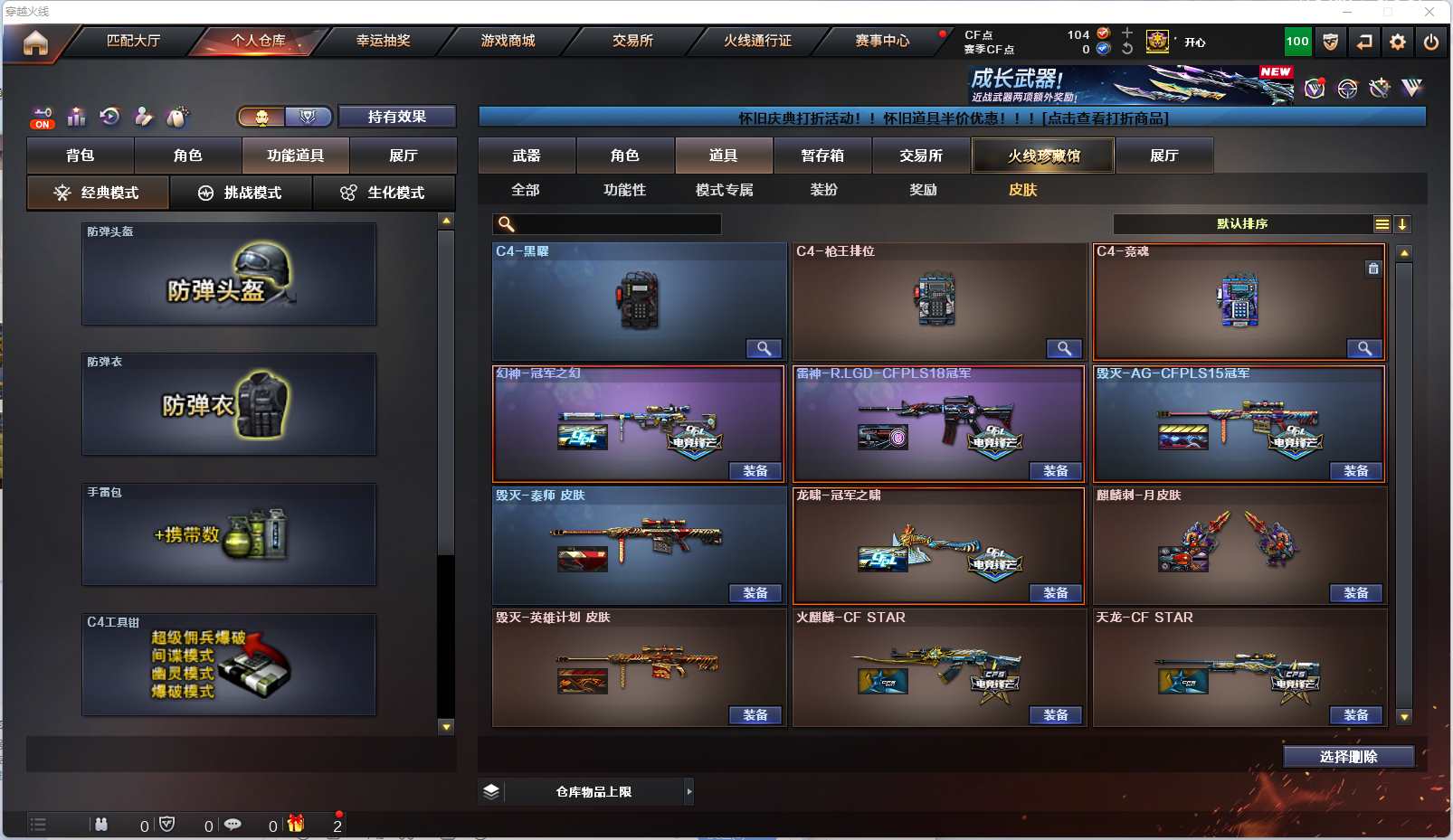The height and width of the screenshot is (840, 1453).
Task: Select the 防弹头盔 helmet slot
Action: click(x=229, y=275)
